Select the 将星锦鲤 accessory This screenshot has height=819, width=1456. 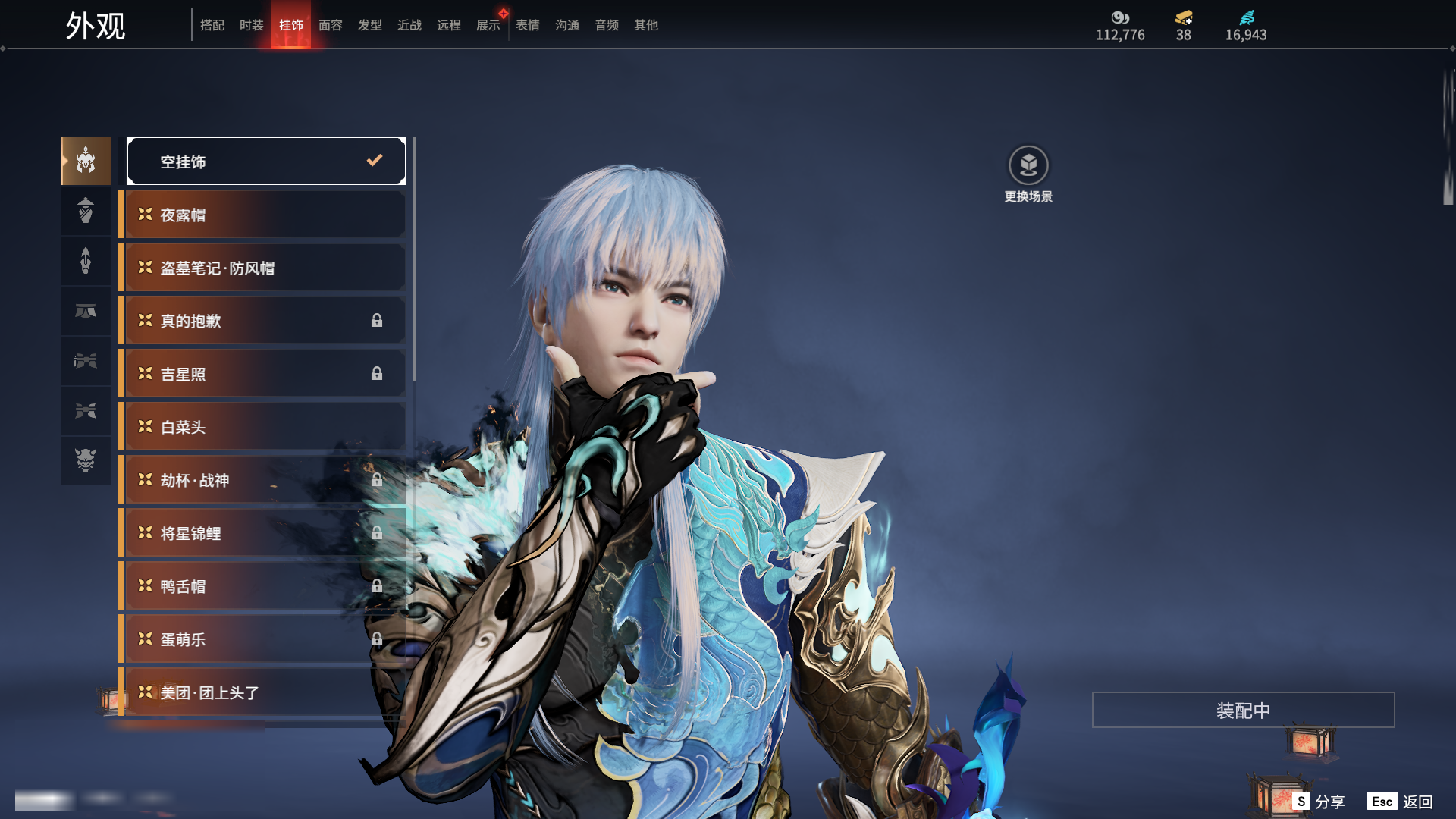262,533
